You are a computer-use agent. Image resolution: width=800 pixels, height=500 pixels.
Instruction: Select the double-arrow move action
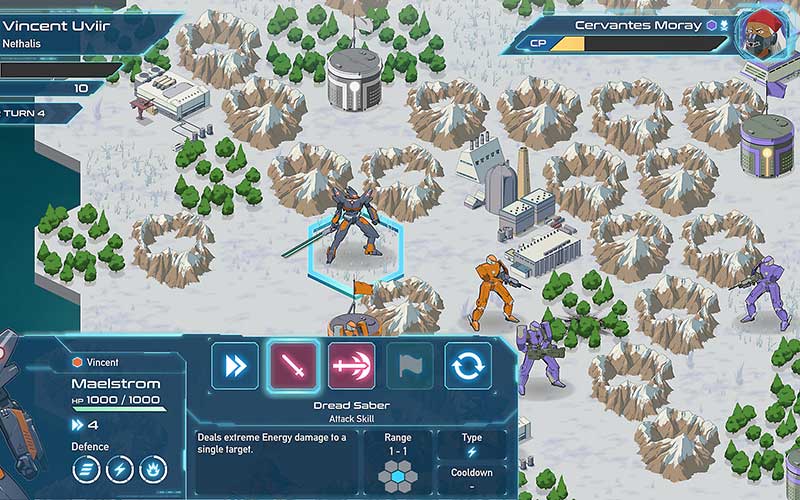(x=235, y=366)
